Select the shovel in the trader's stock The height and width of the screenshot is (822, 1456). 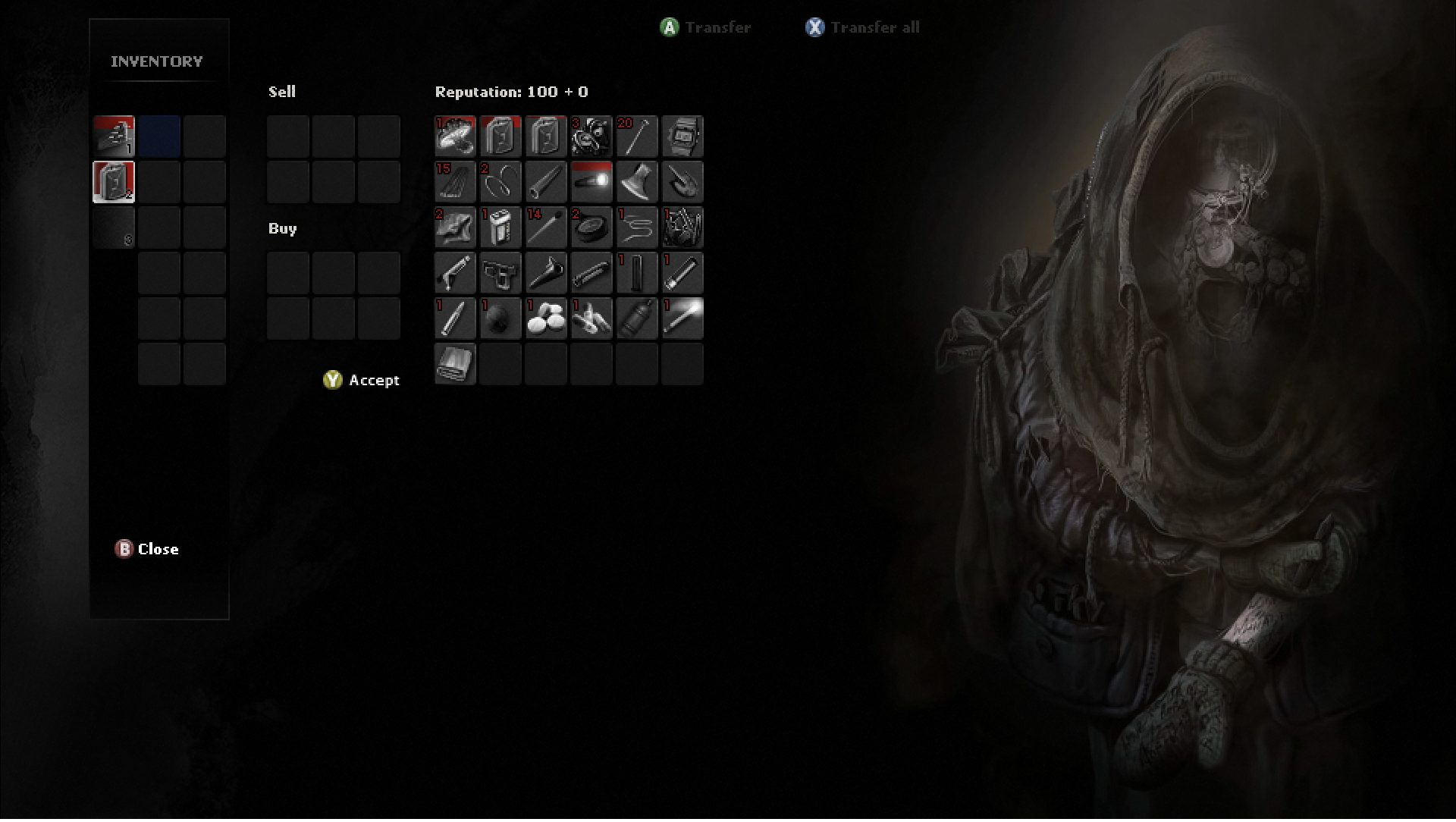click(x=682, y=182)
